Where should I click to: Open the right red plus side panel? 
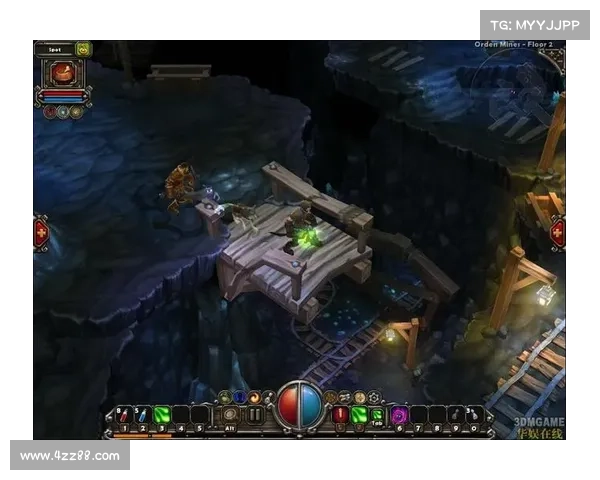(x=557, y=233)
